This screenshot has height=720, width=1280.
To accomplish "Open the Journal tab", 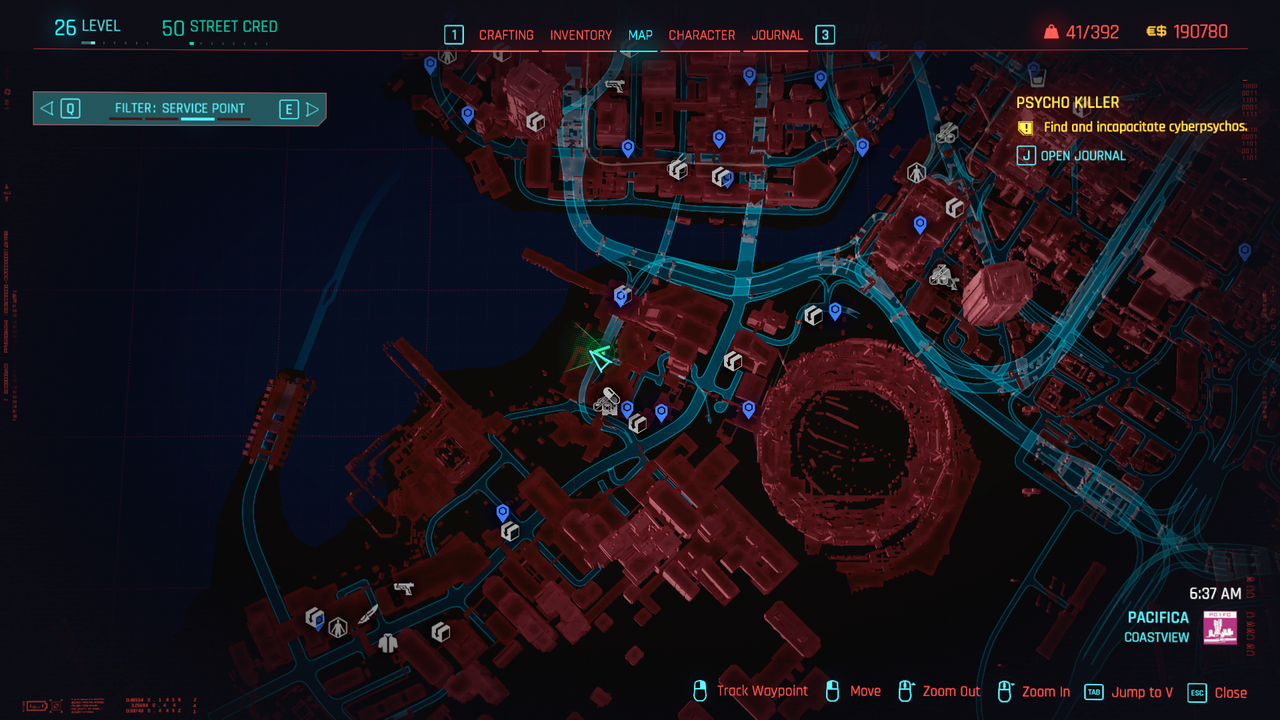I will click(777, 35).
